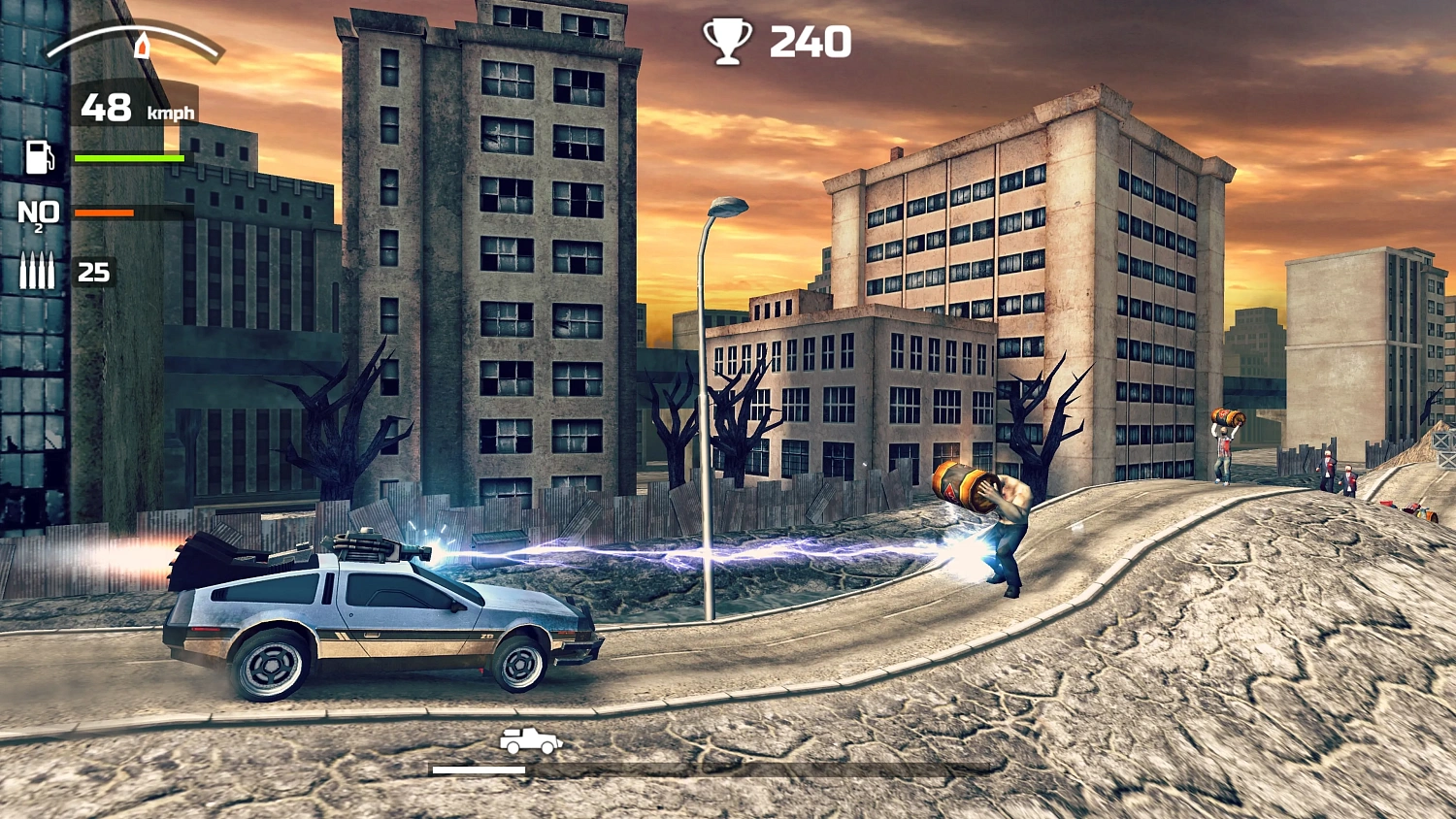Select the score number 240
The height and width of the screenshot is (819, 1456).
(x=811, y=41)
